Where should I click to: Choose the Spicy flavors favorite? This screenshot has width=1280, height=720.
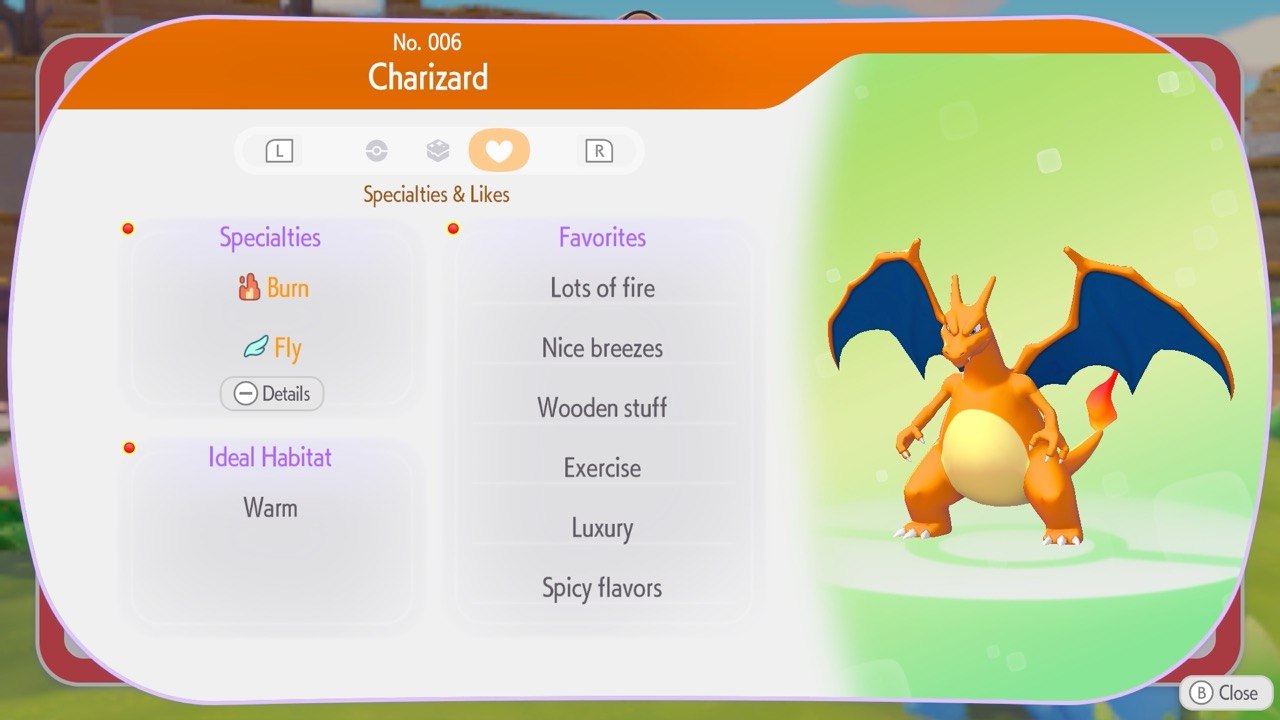coord(602,588)
